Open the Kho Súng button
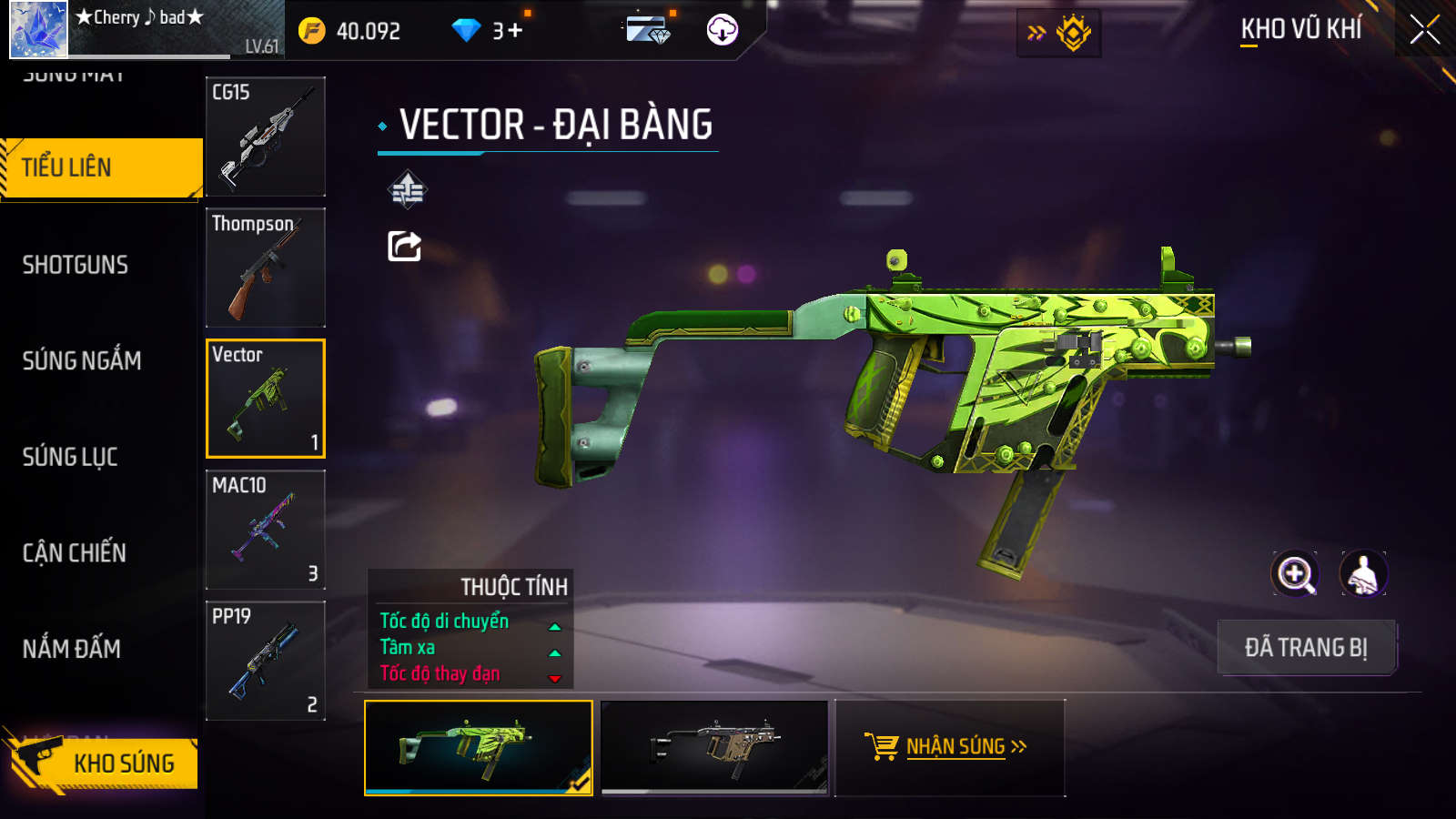The width and height of the screenshot is (1456, 819). click(105, 763)
